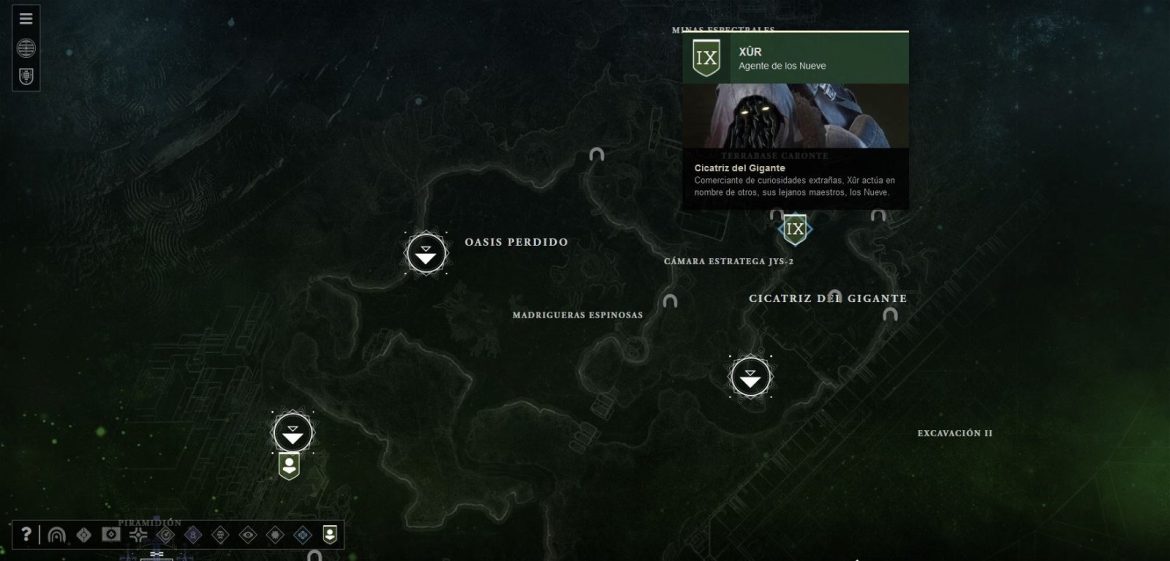
Task: Open the hamburger menu
Action: click(x=26, y=18)
